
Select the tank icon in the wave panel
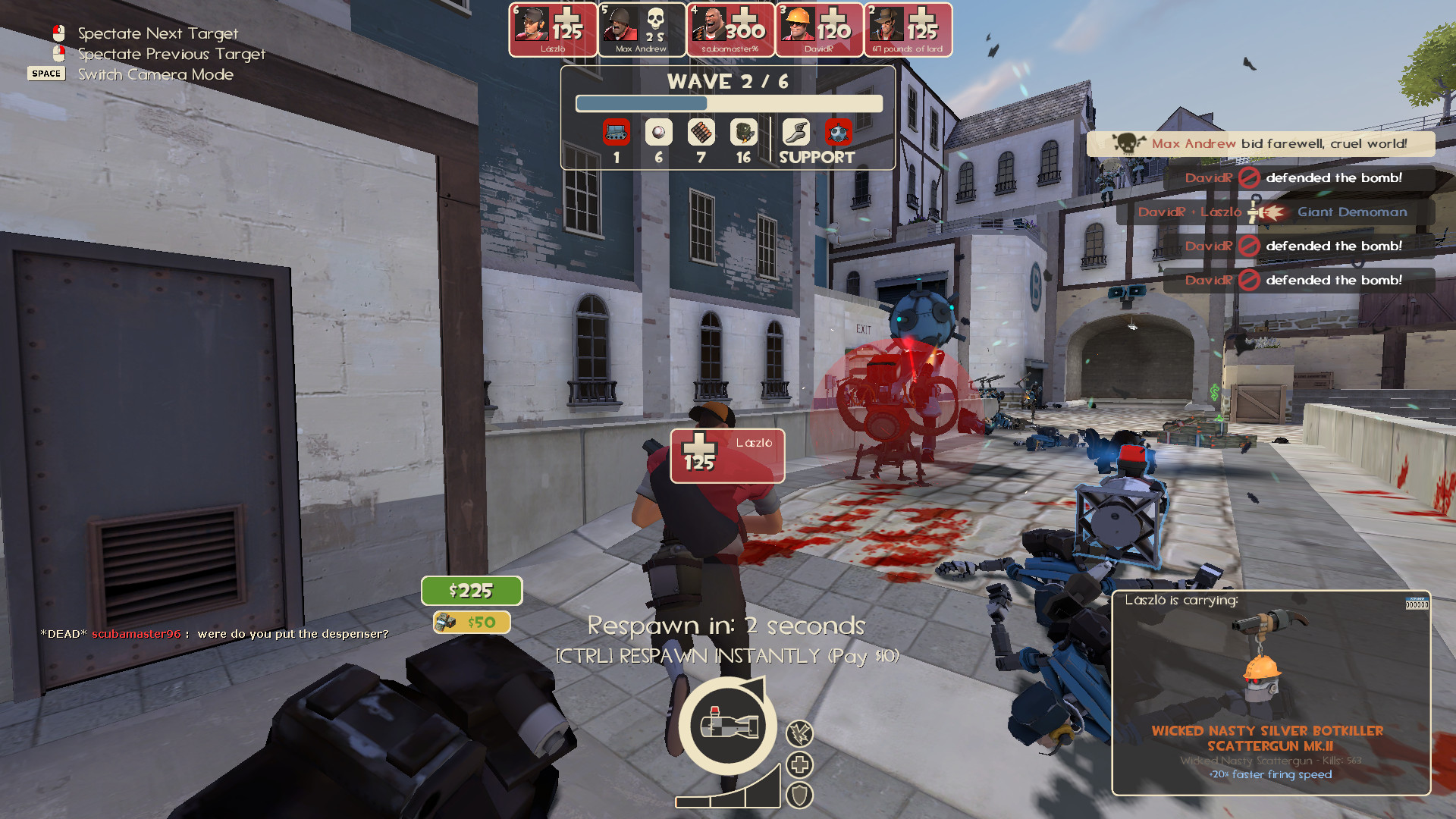click(x=616, y=132)
